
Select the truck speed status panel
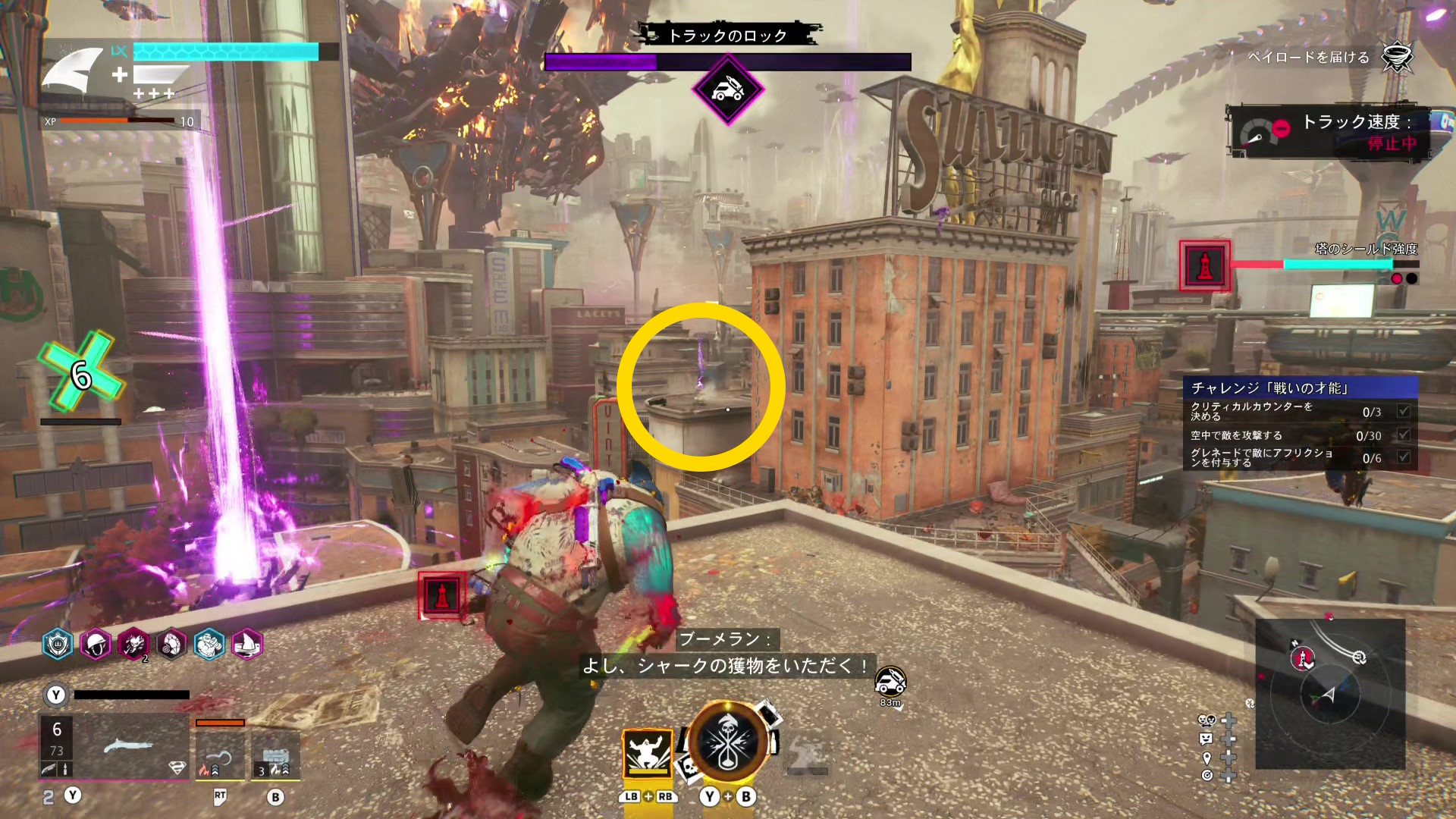(1329, 133)
